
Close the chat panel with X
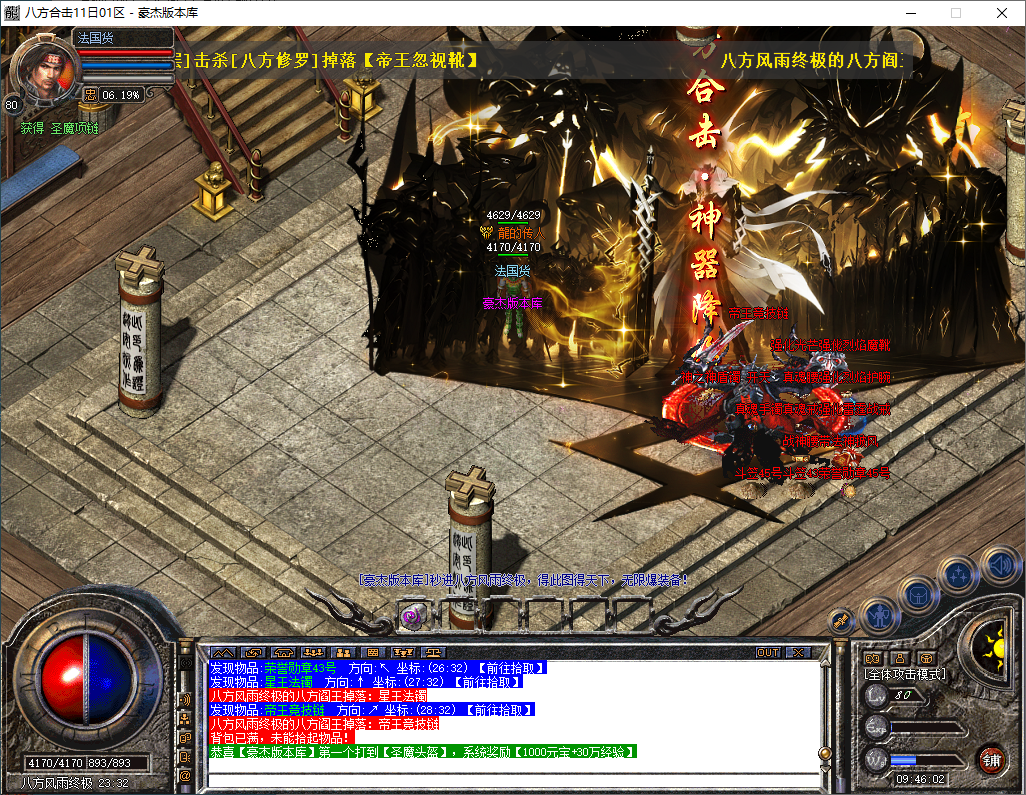pyautogui.click(x=797, y=652)
